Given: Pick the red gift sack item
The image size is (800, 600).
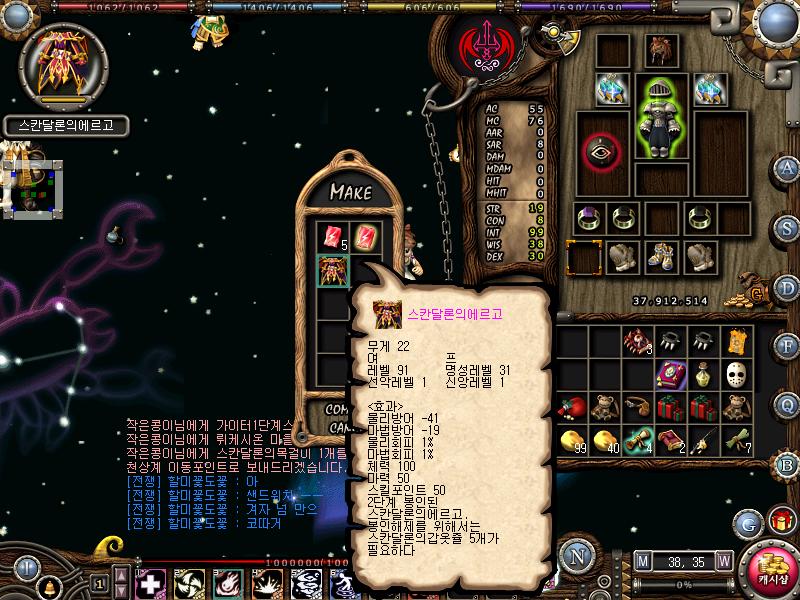Looking at the screenshot, I should coord(573,408).
